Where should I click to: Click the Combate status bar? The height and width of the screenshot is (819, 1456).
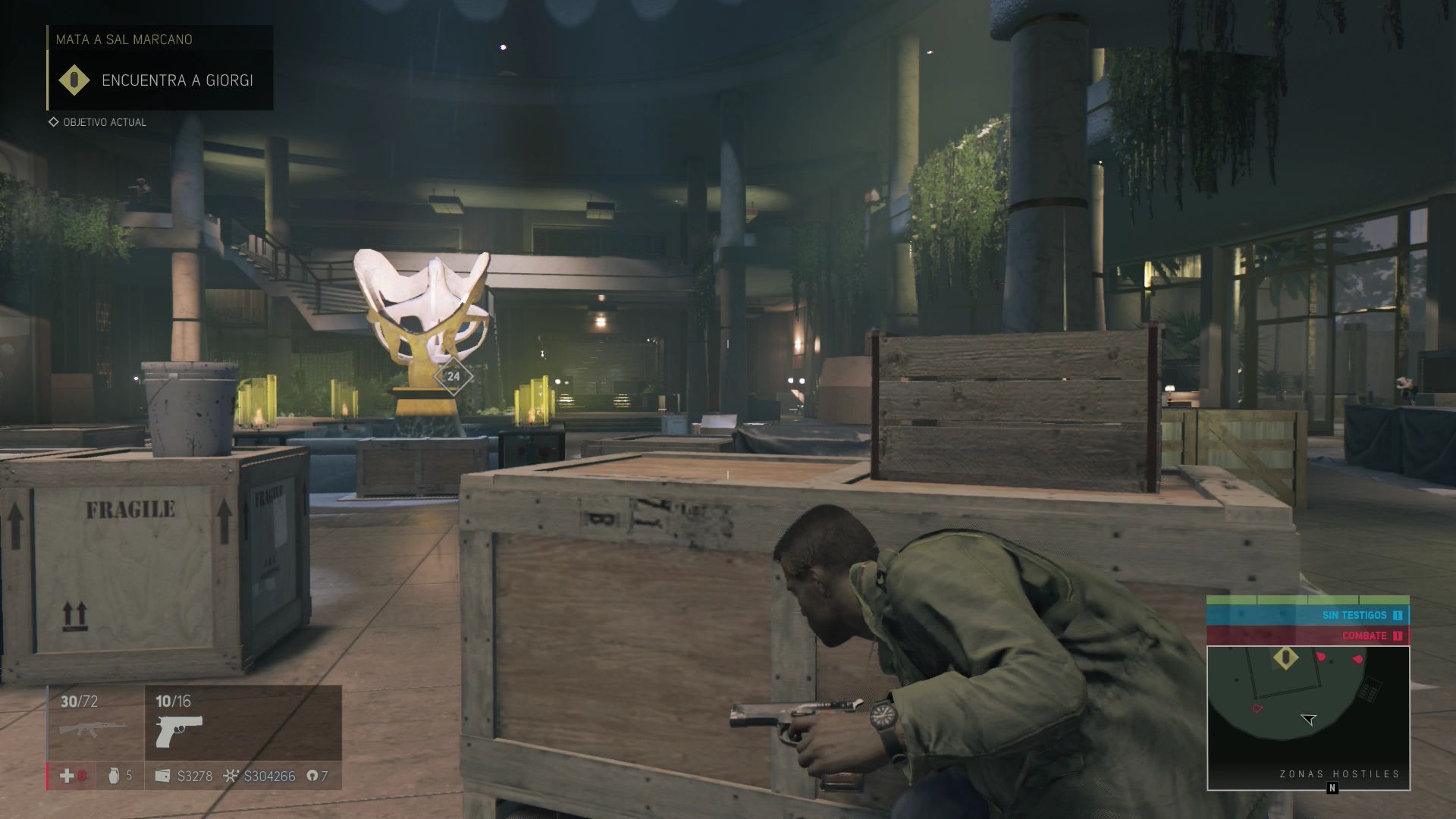tap(1308, 635)
